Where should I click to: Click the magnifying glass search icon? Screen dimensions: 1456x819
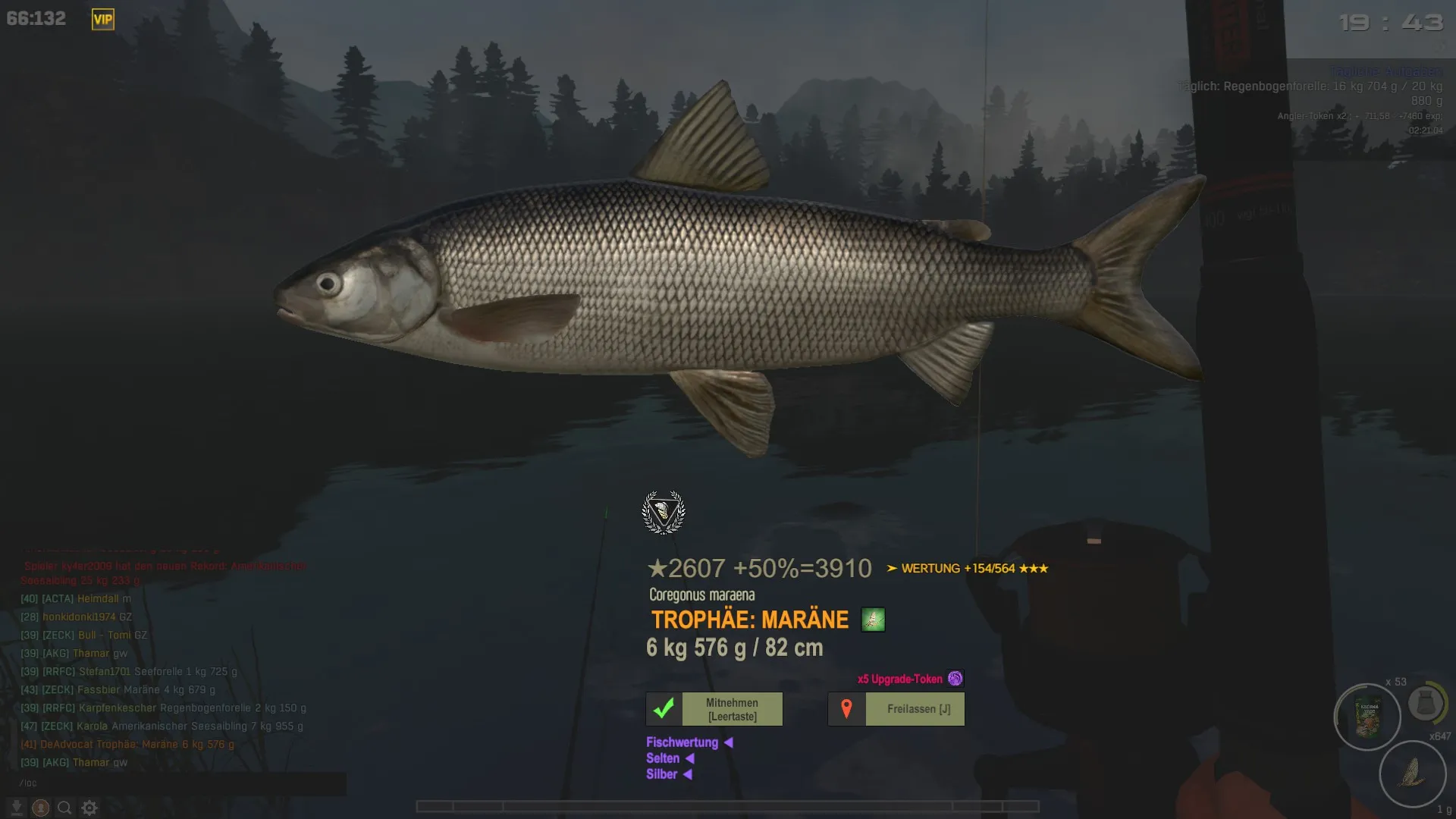[x=65, y=808]
